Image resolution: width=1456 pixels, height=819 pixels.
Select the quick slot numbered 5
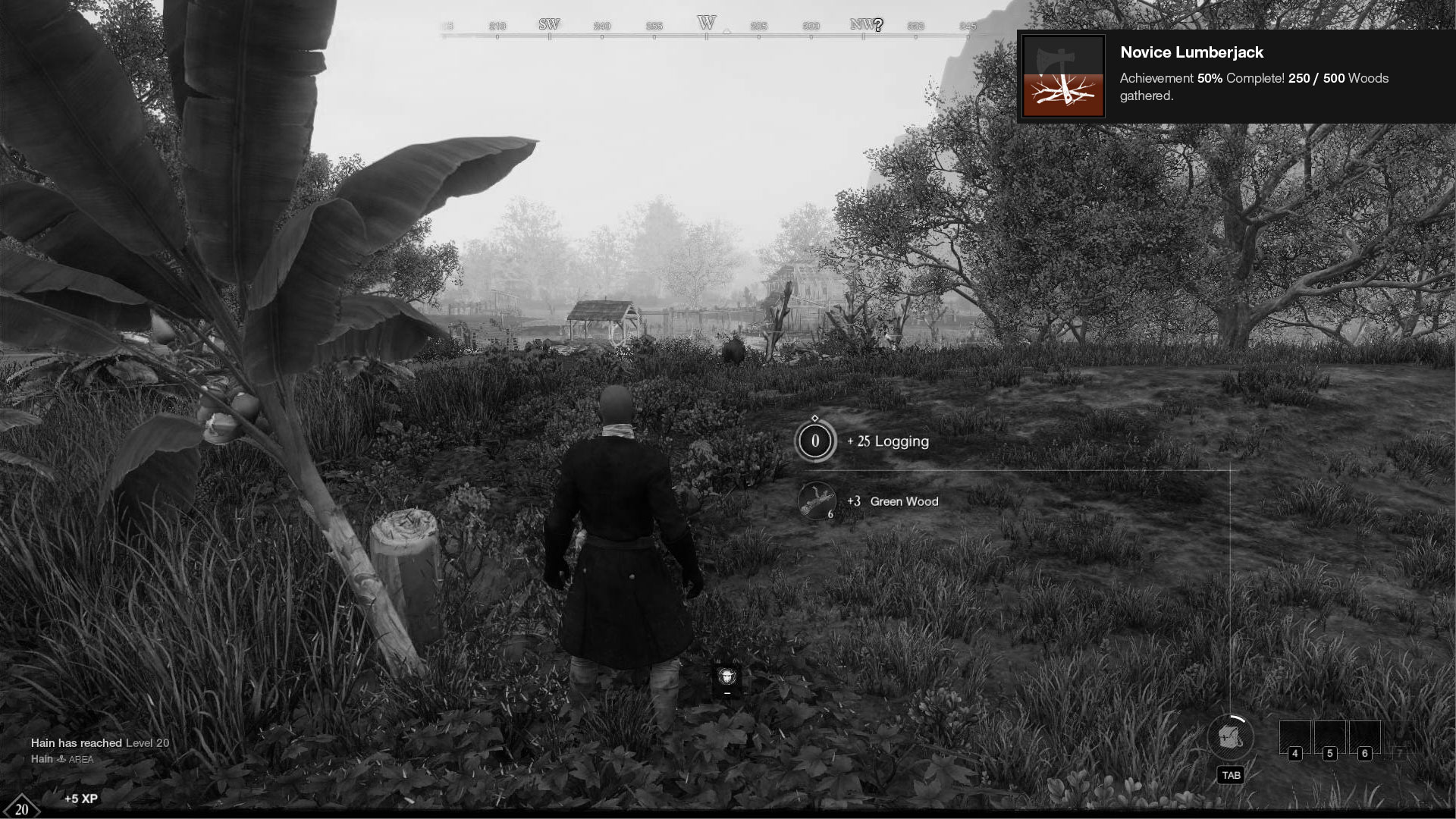tap(1329, 737)
